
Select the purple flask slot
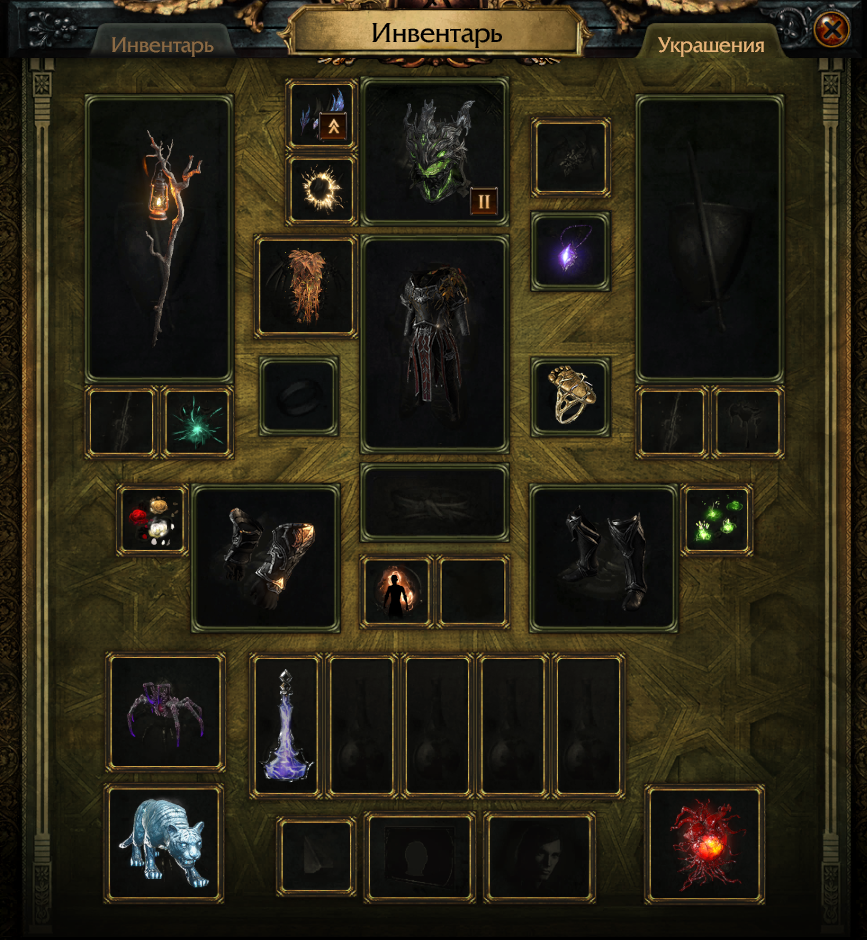click(x=286, y=725)
